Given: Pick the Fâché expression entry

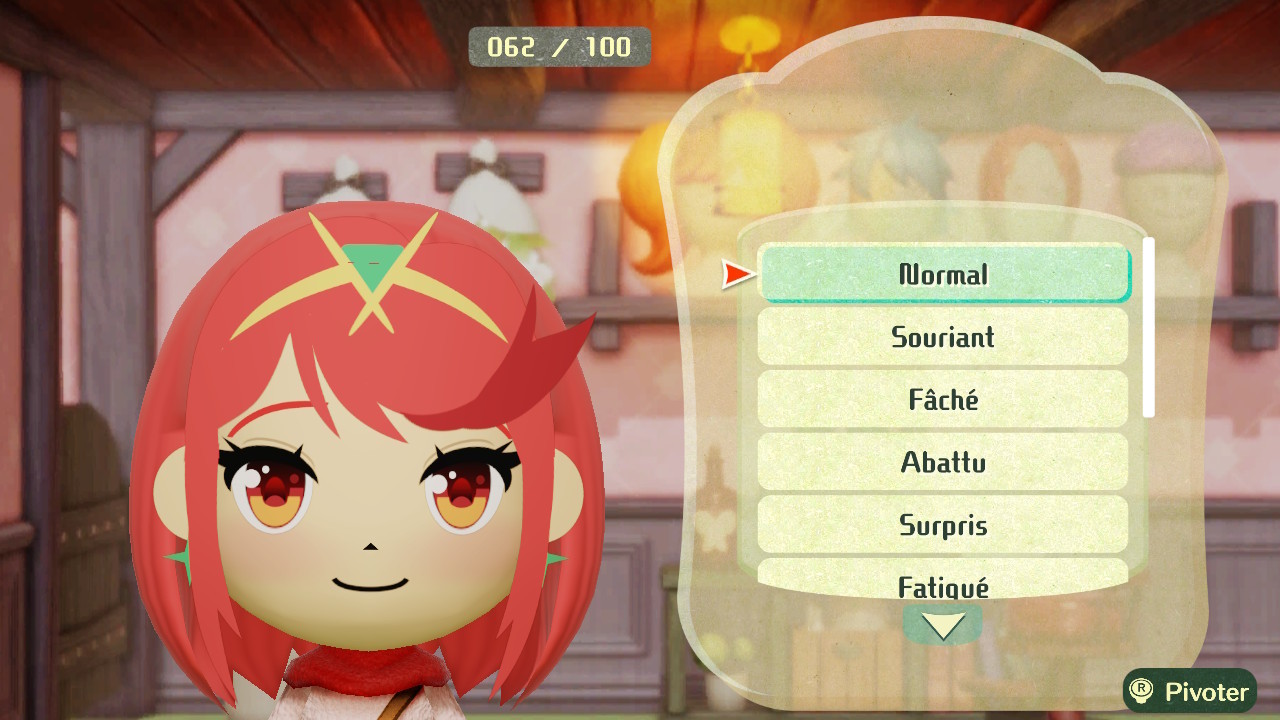Looking at the screenshot, I should [x=943, y=400].
